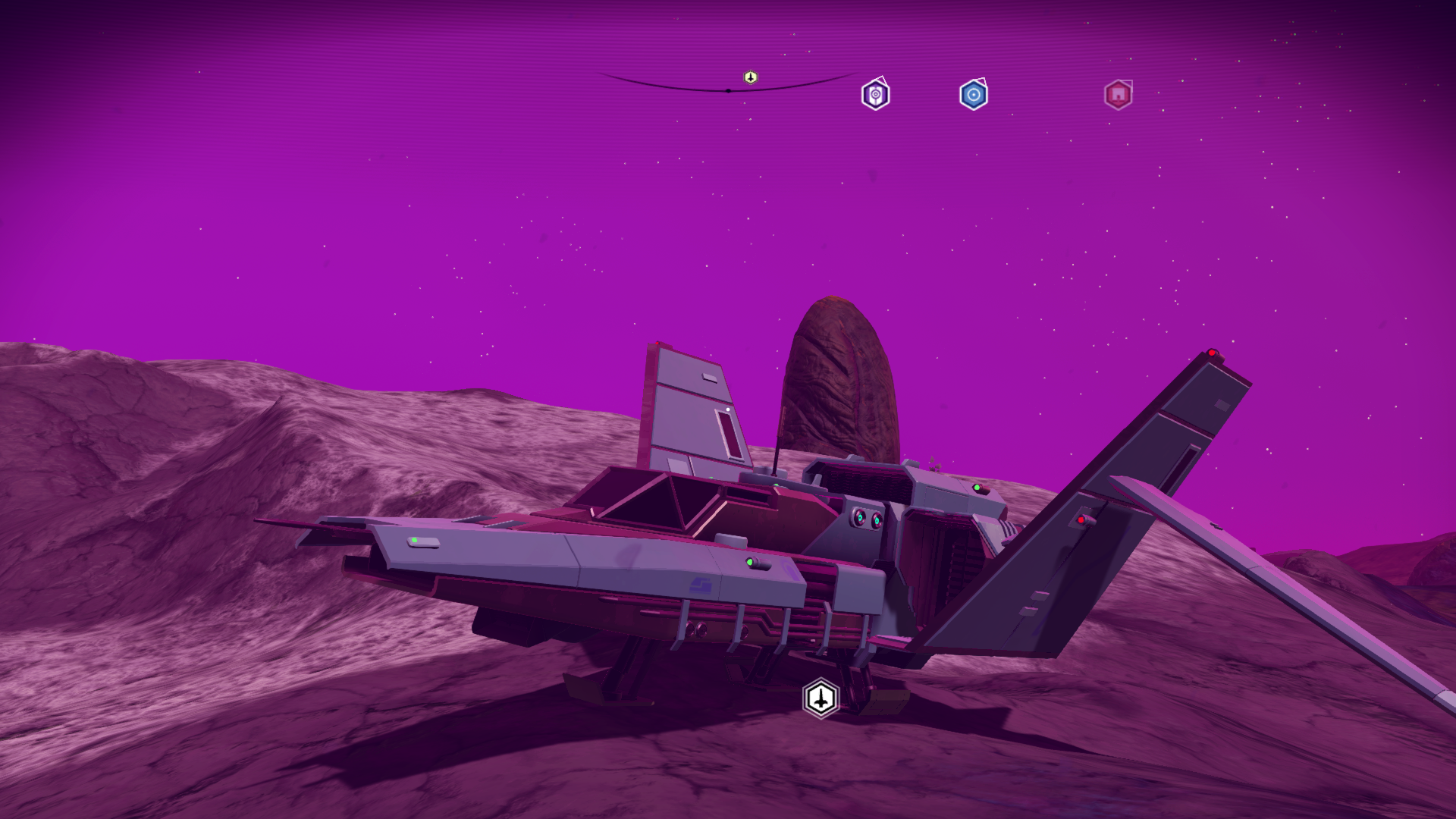Select the small yellow starship compass icon

click(x=750, y=77)
